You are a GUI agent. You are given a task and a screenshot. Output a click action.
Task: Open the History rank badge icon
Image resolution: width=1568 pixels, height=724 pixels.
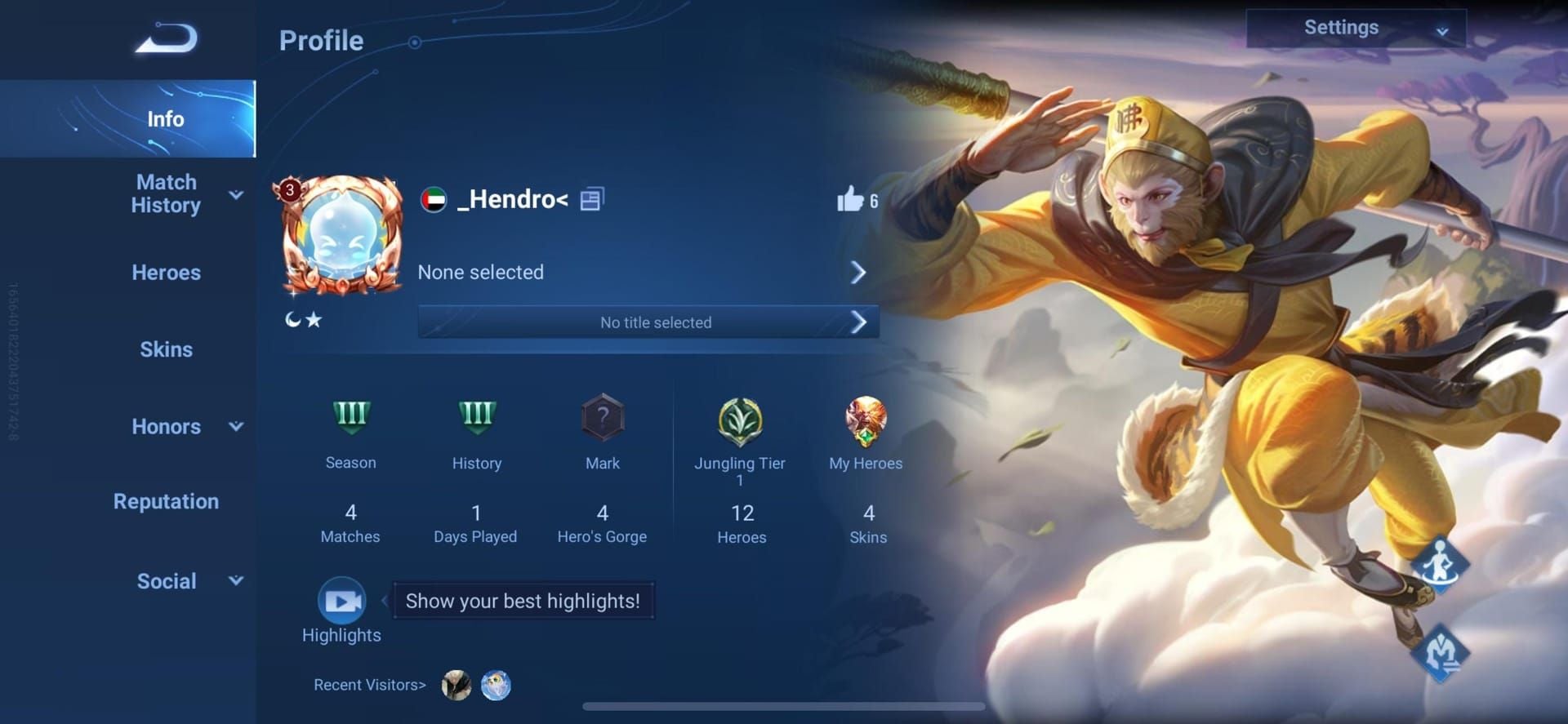477,418
